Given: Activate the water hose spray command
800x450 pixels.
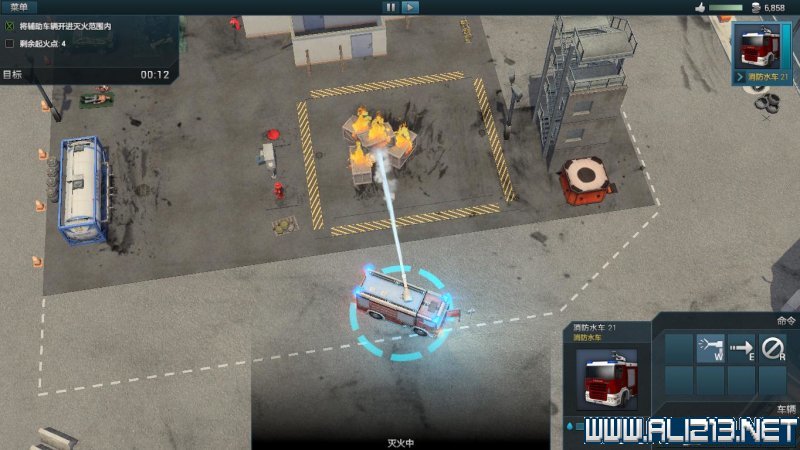Looking at the screenshot, I should coord(710,348).
